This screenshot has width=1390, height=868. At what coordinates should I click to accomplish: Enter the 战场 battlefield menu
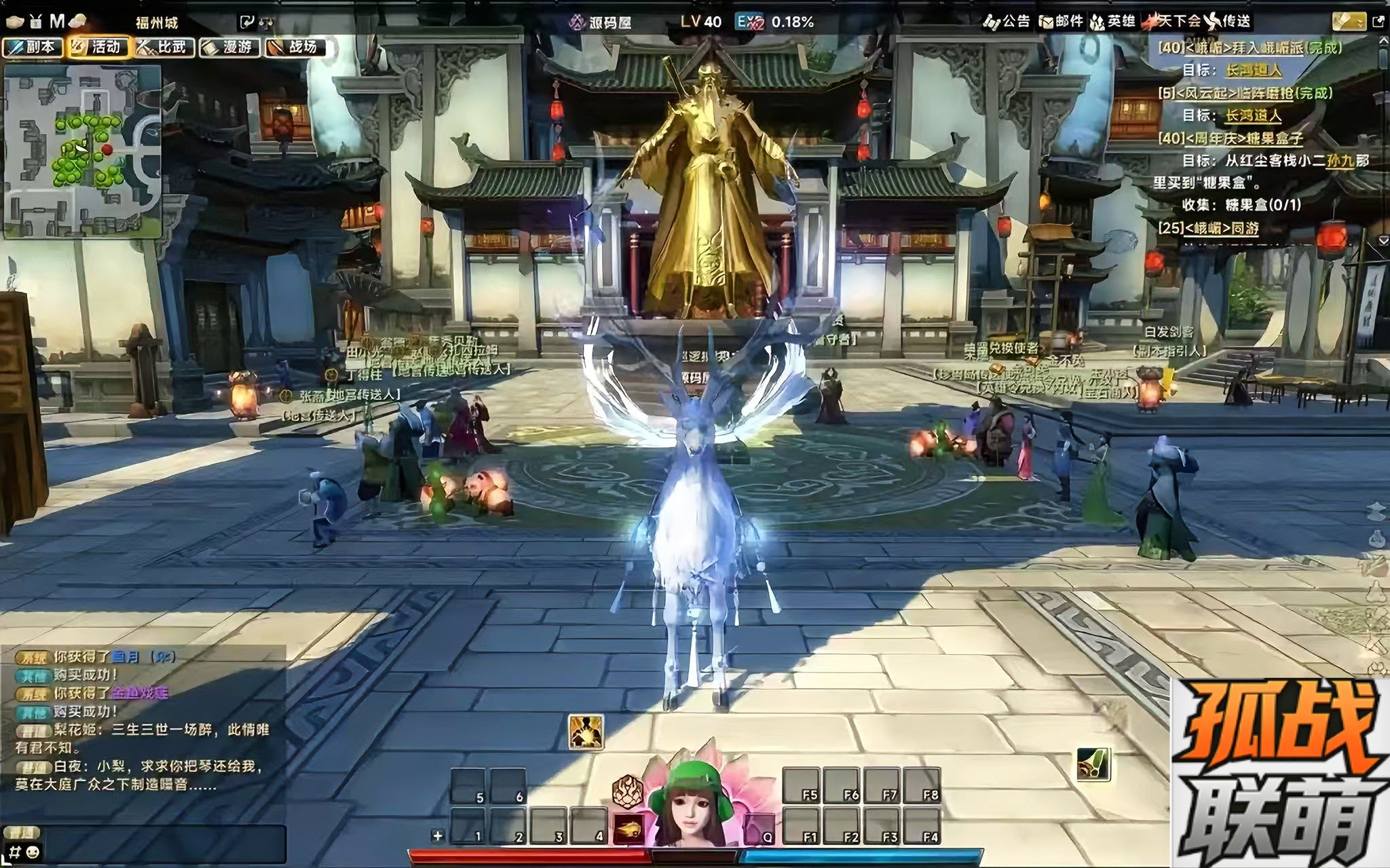click(295, 47)
